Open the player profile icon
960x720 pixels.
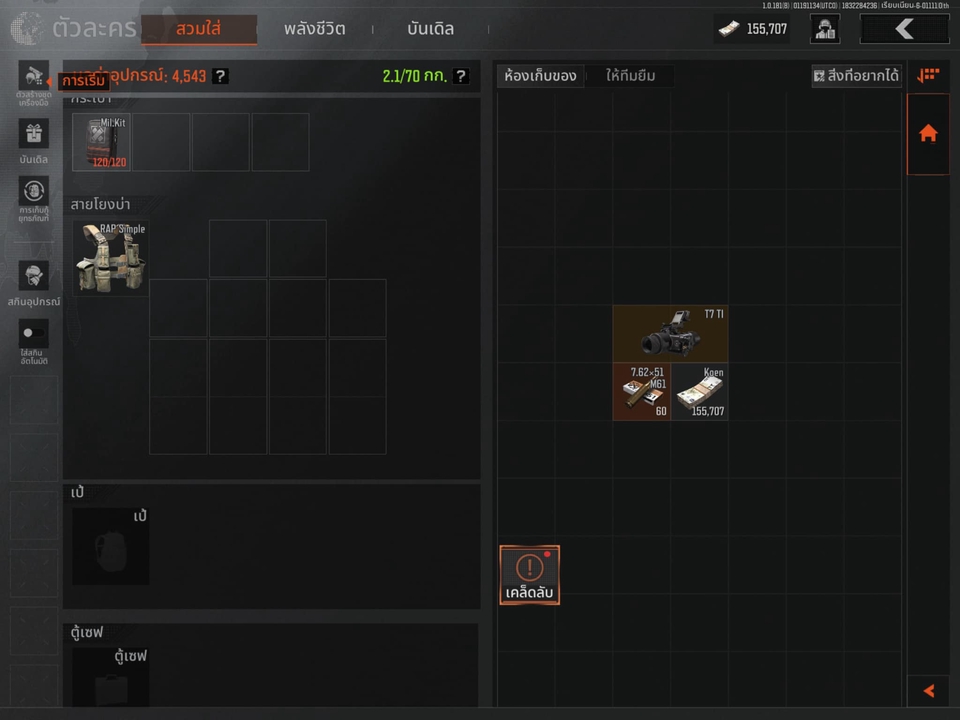[825, 29]
